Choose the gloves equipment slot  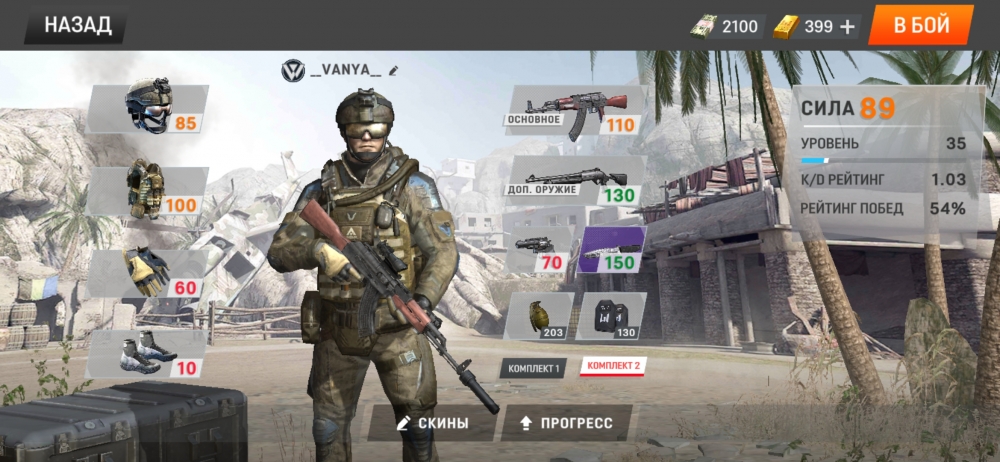click(x=150, y=272)
